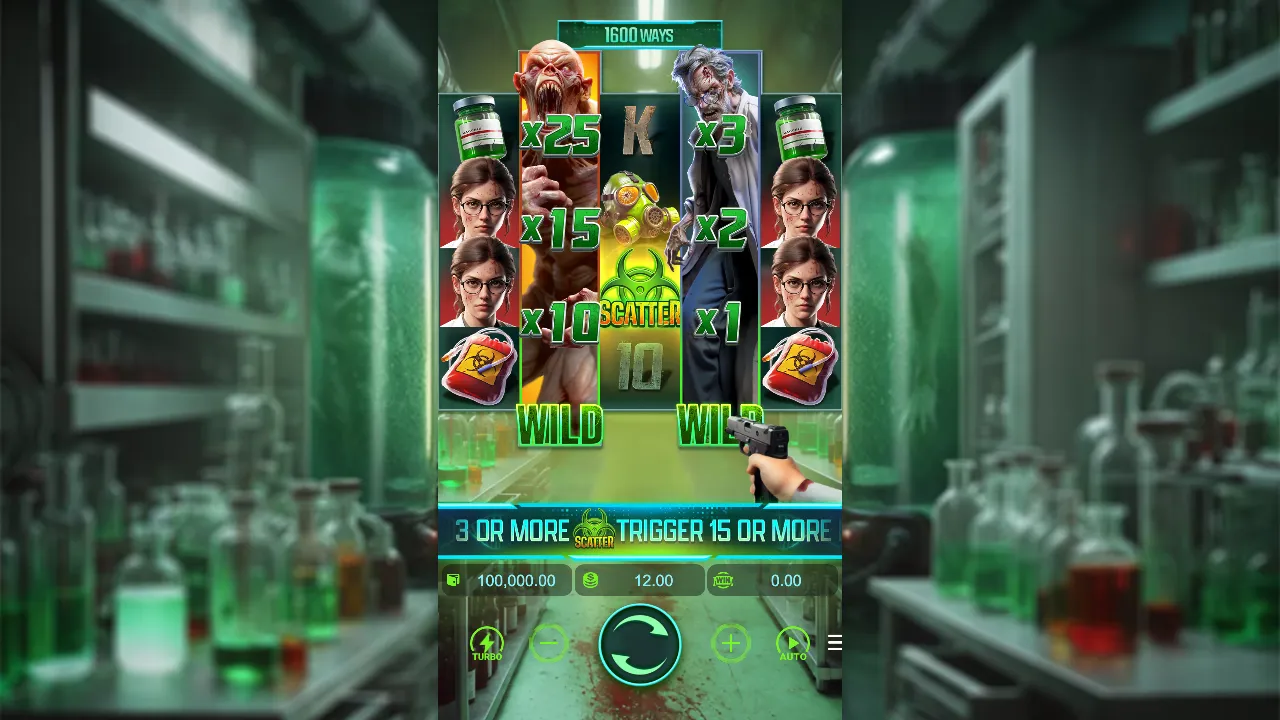
Task: Decrease the bet with the minus button
Action: point(549,645)
